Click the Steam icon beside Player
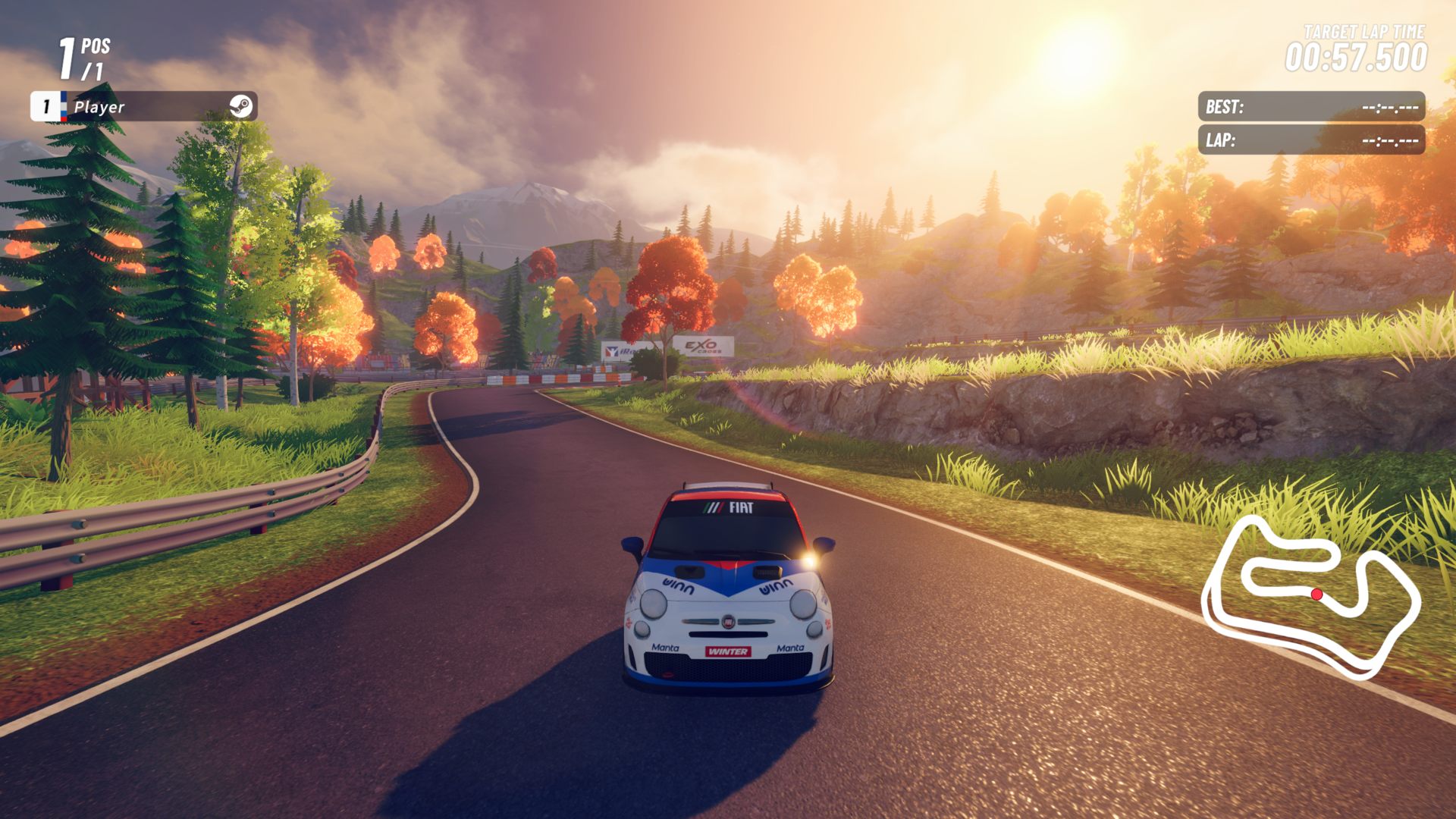The height and width of the screenshot is (819, 1456). (241, 107)
